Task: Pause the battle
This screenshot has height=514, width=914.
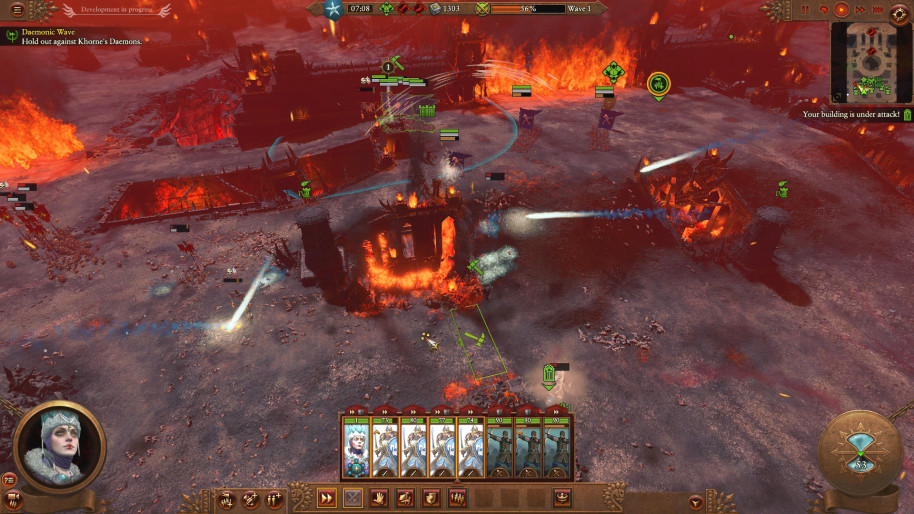Action: coord(806,10)
